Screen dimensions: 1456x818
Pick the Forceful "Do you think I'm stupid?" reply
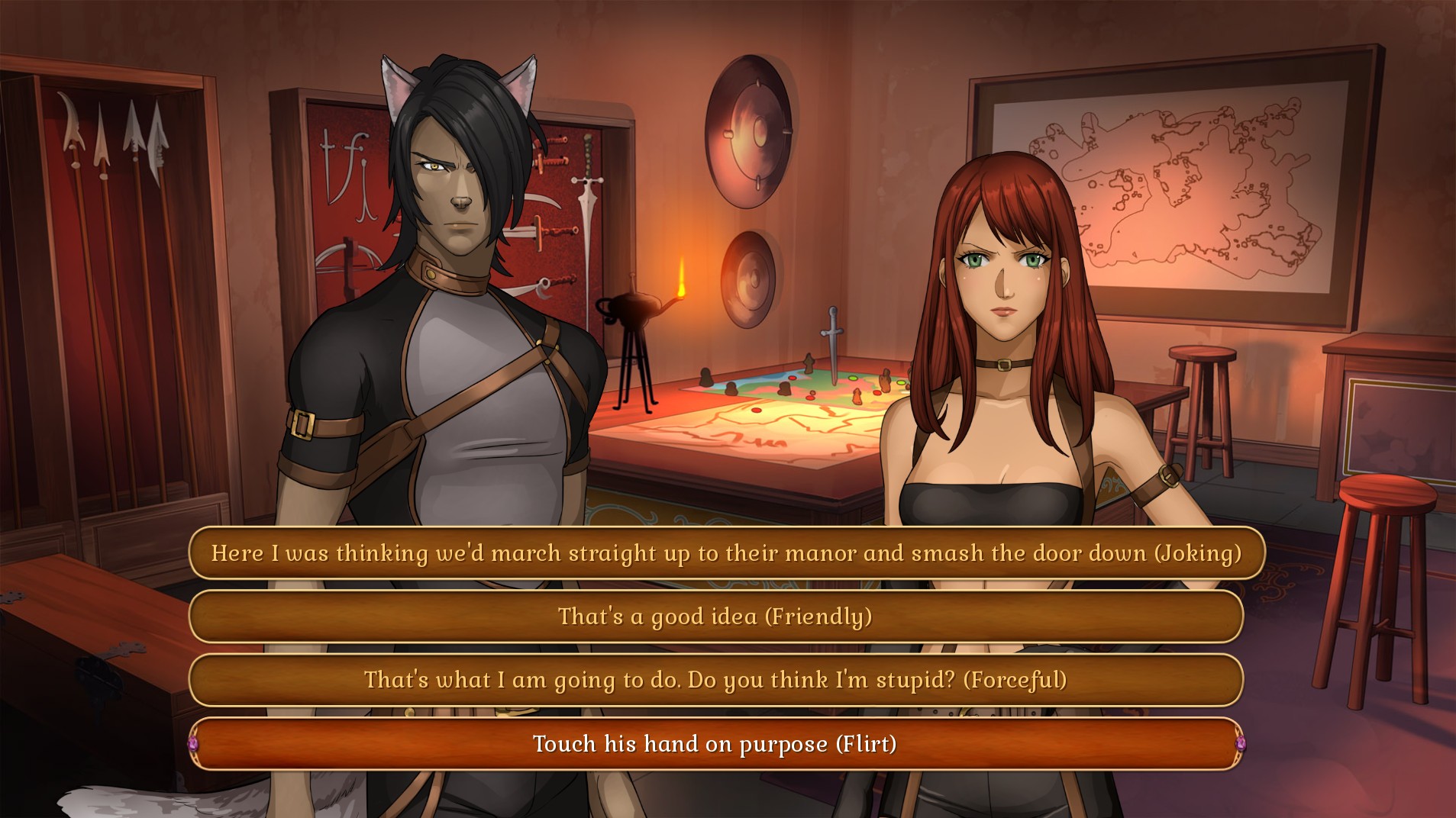coord(715,680)
